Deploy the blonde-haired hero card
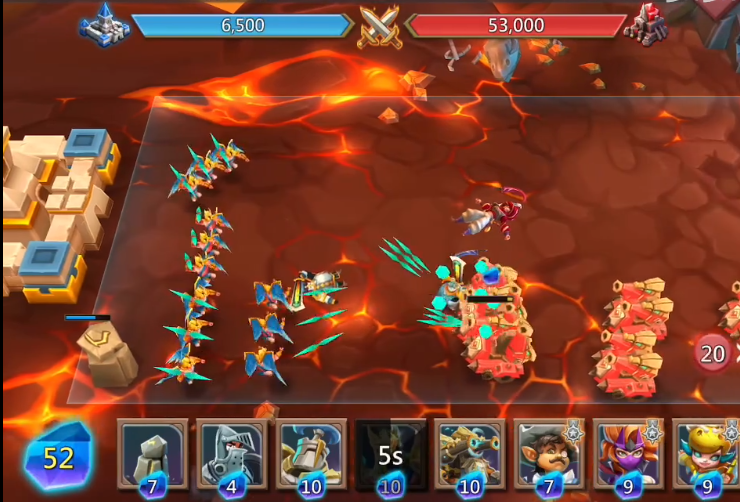Screen dimensions: 740x502 pyautogui.click(x=706, y=453)
